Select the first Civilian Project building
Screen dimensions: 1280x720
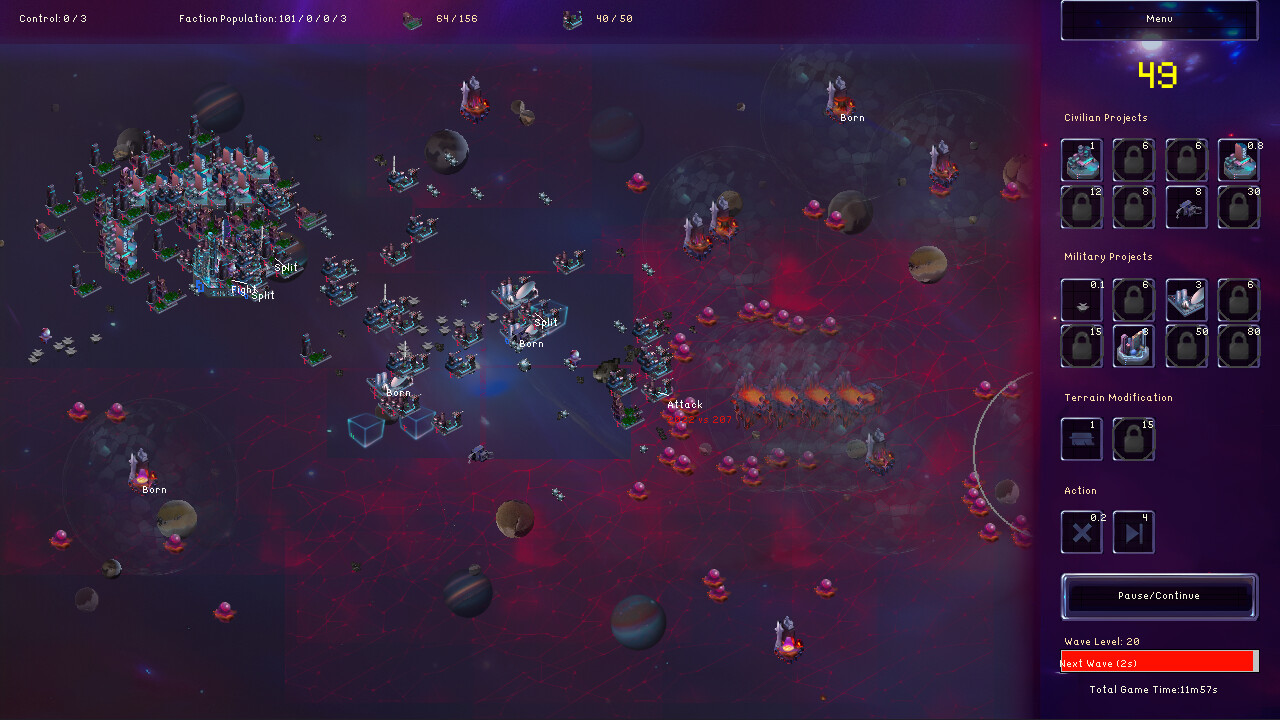(1081, 160)
